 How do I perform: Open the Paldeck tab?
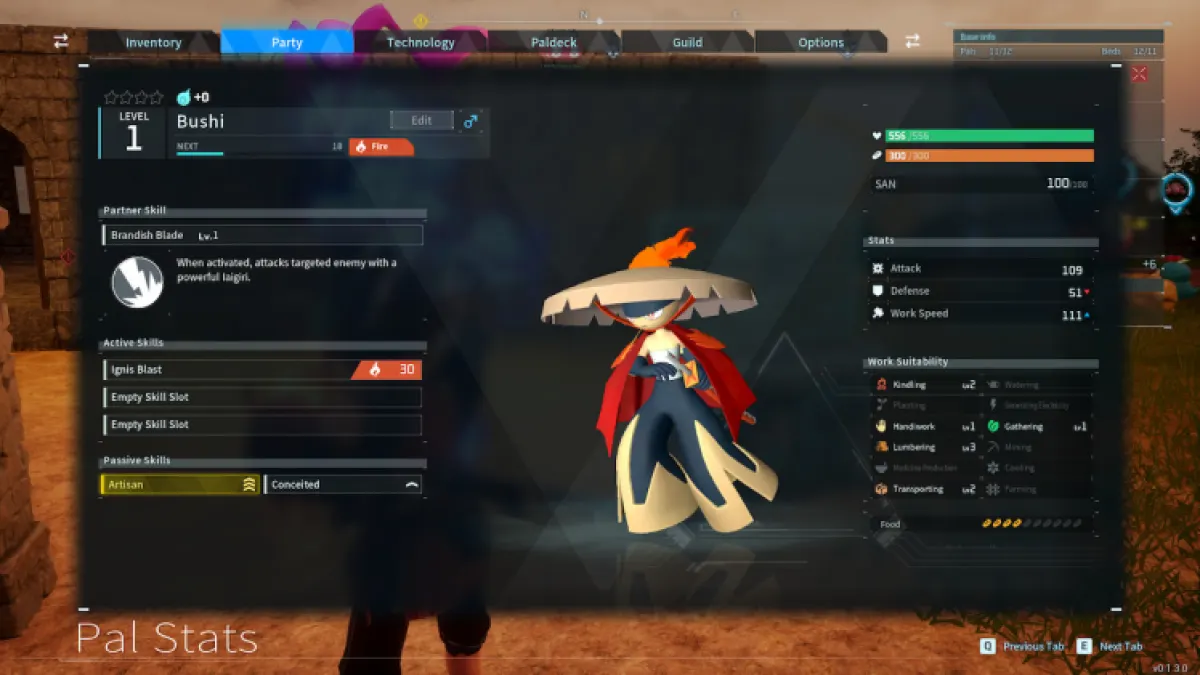click(553, 42)
